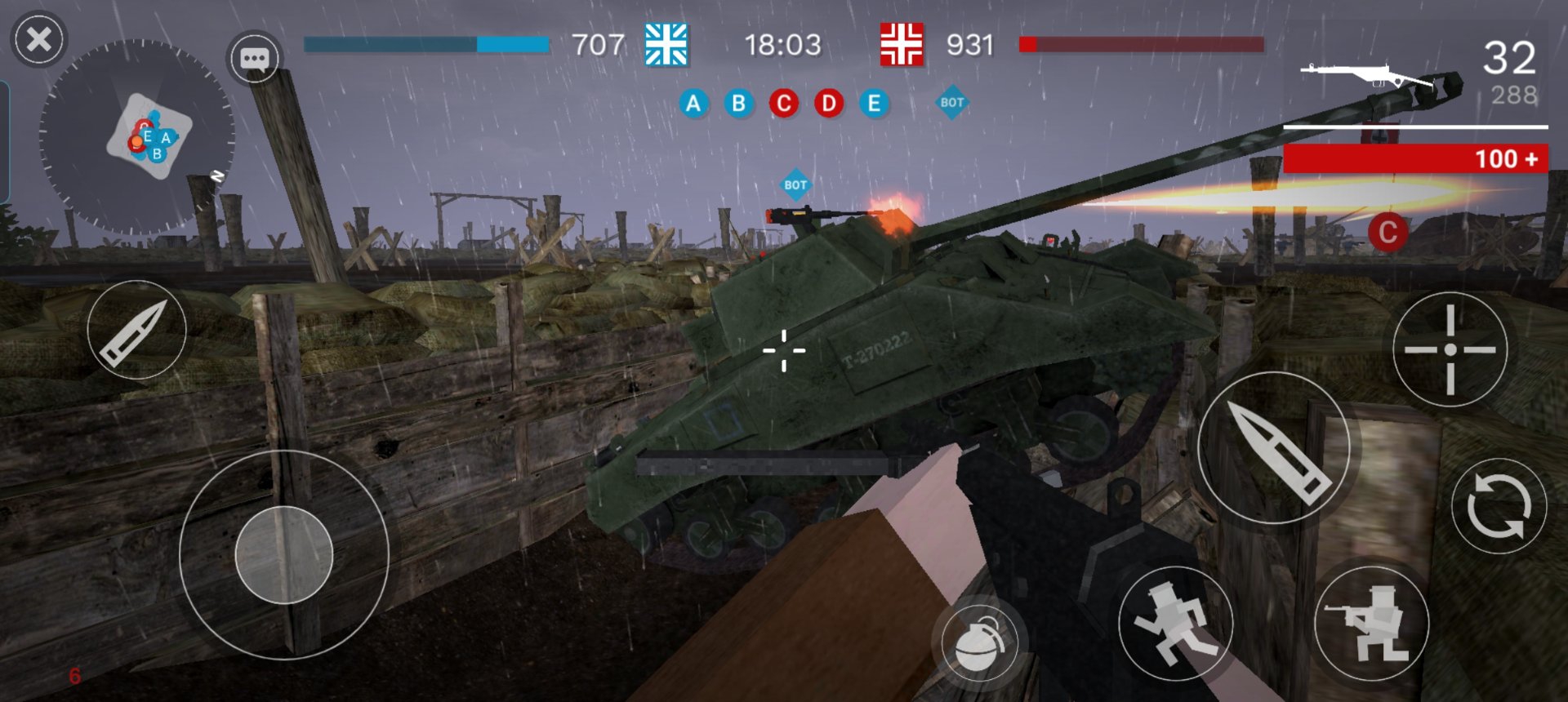Close the match with the X button
1568x702 pixels.
(38, 39)
